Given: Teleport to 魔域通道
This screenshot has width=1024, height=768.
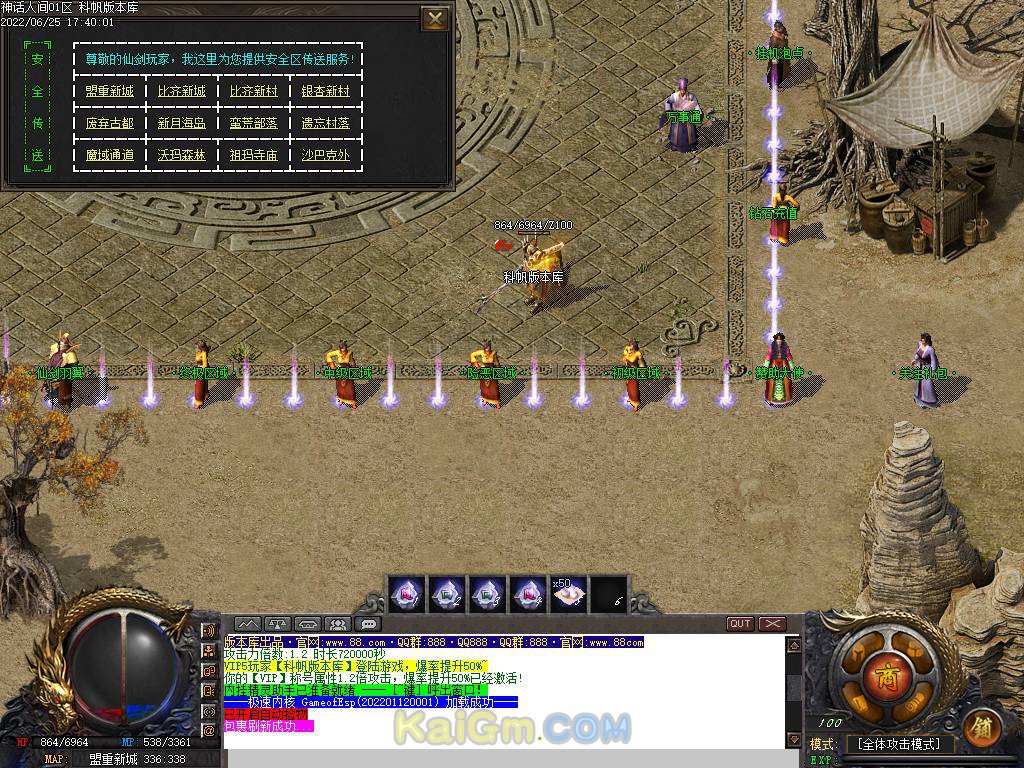Looking at the screenshot, I should pos(109,155).
